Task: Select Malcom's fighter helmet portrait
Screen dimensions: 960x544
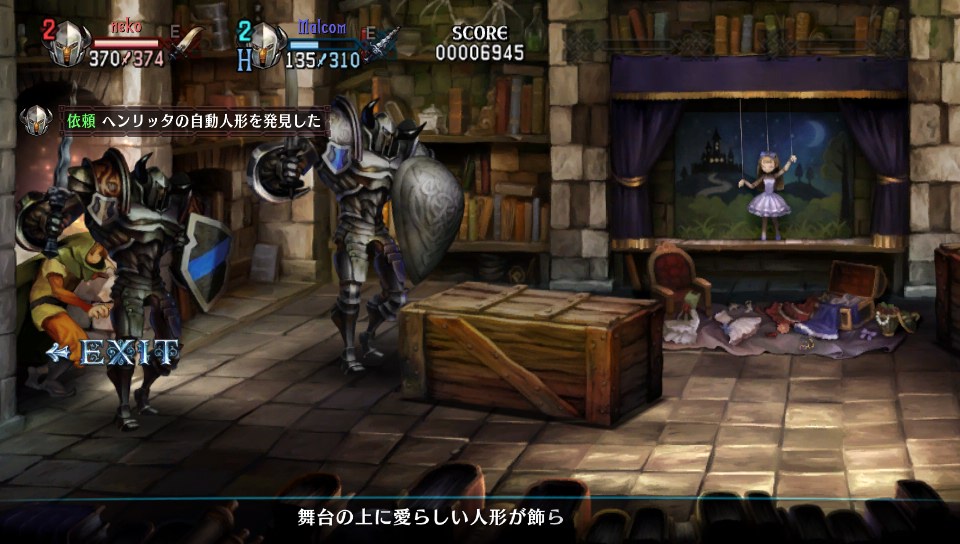Action: coord(265,43)
